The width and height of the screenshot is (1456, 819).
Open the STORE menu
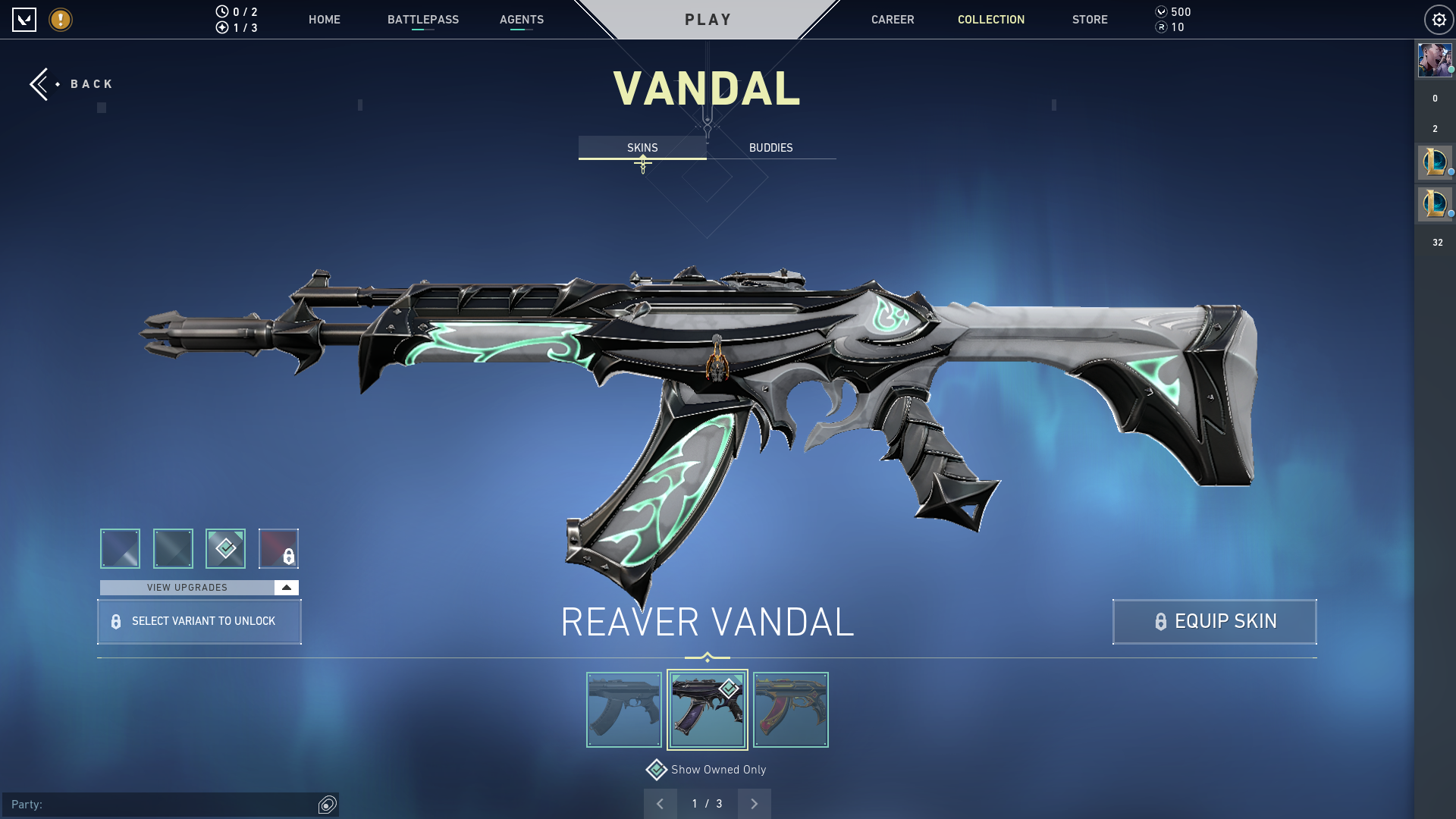click(1090, 20)
